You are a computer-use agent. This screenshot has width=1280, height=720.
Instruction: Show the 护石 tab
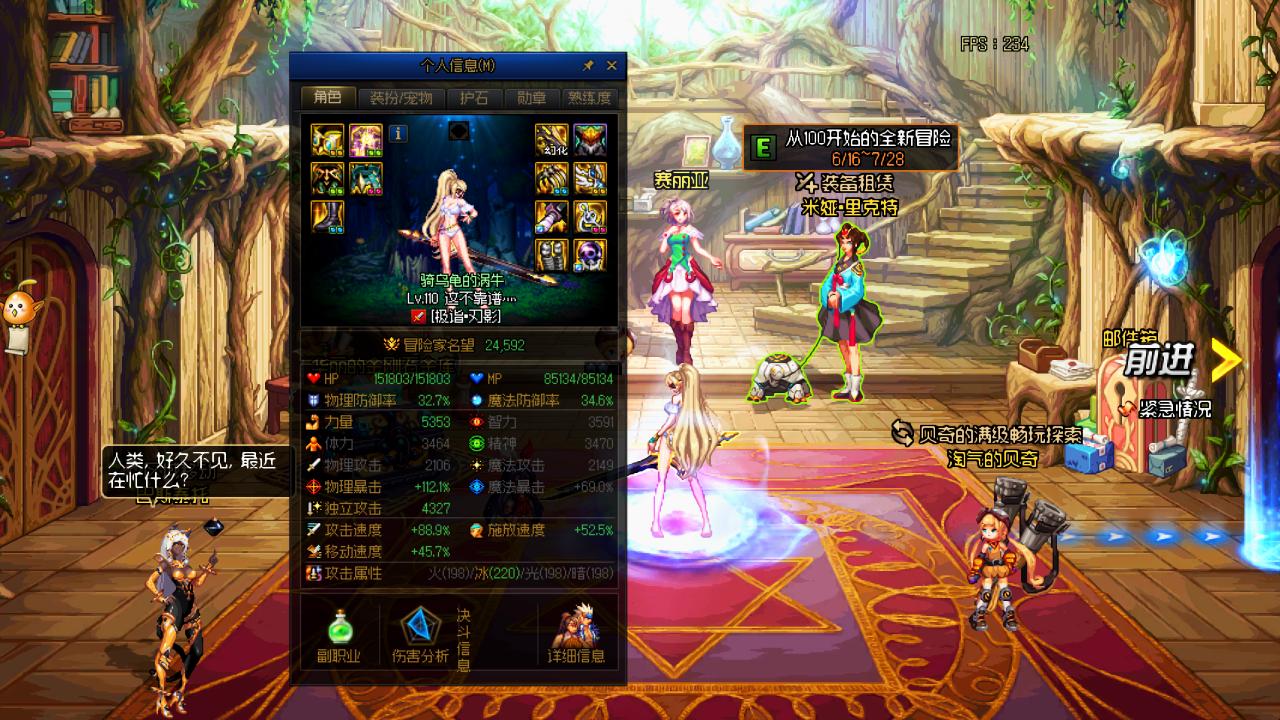tap(474, 98)
